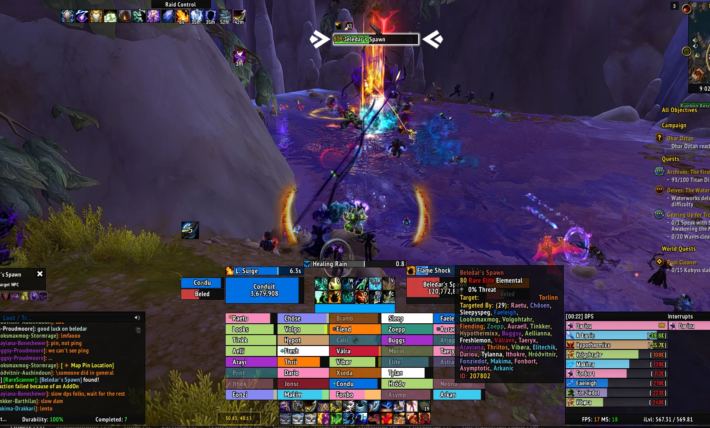Close the Beledar's Spawn target NPC popup

tap(40, 273)
